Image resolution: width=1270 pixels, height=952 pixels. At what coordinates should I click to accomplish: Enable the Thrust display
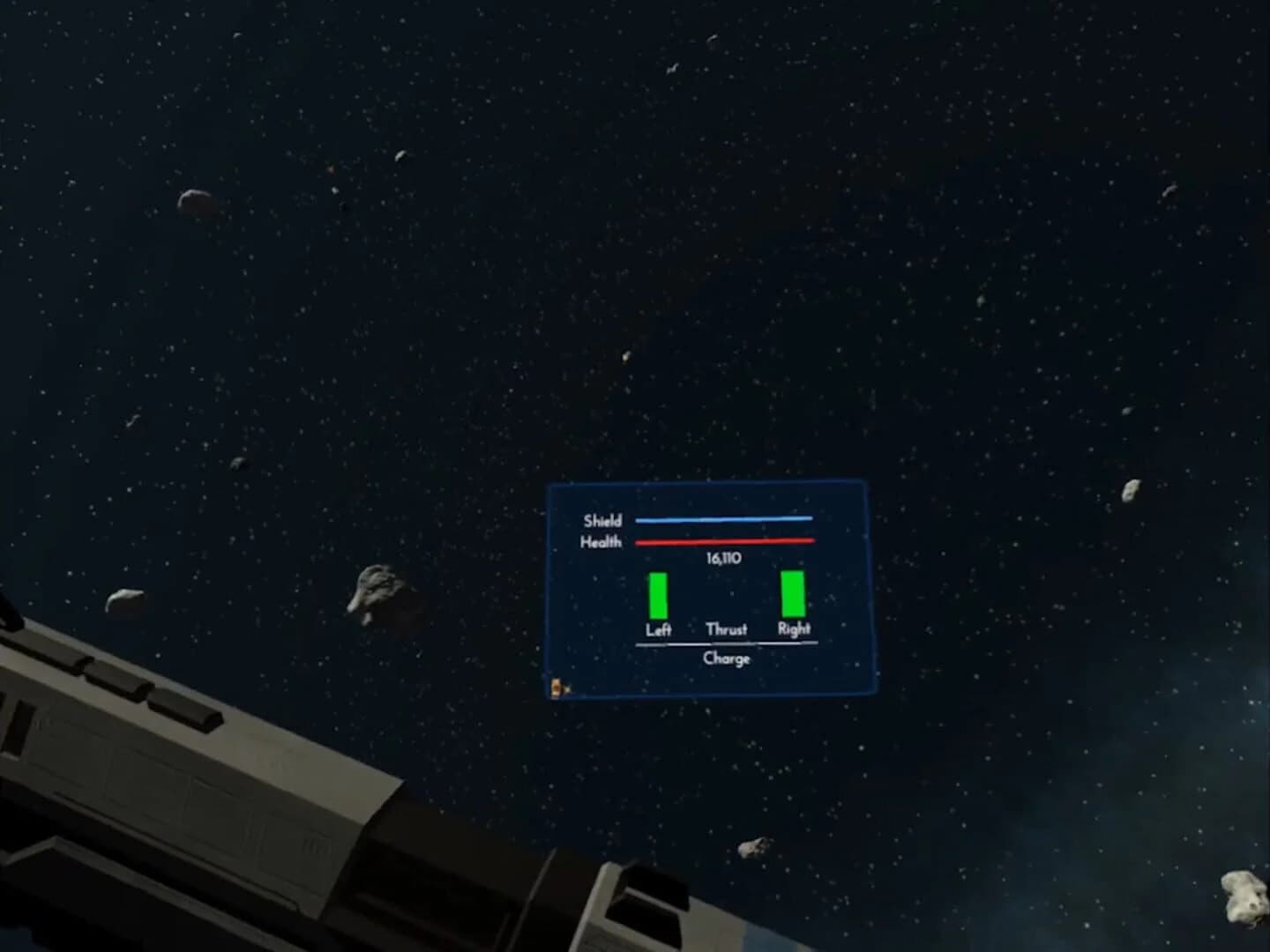[727, 629]
